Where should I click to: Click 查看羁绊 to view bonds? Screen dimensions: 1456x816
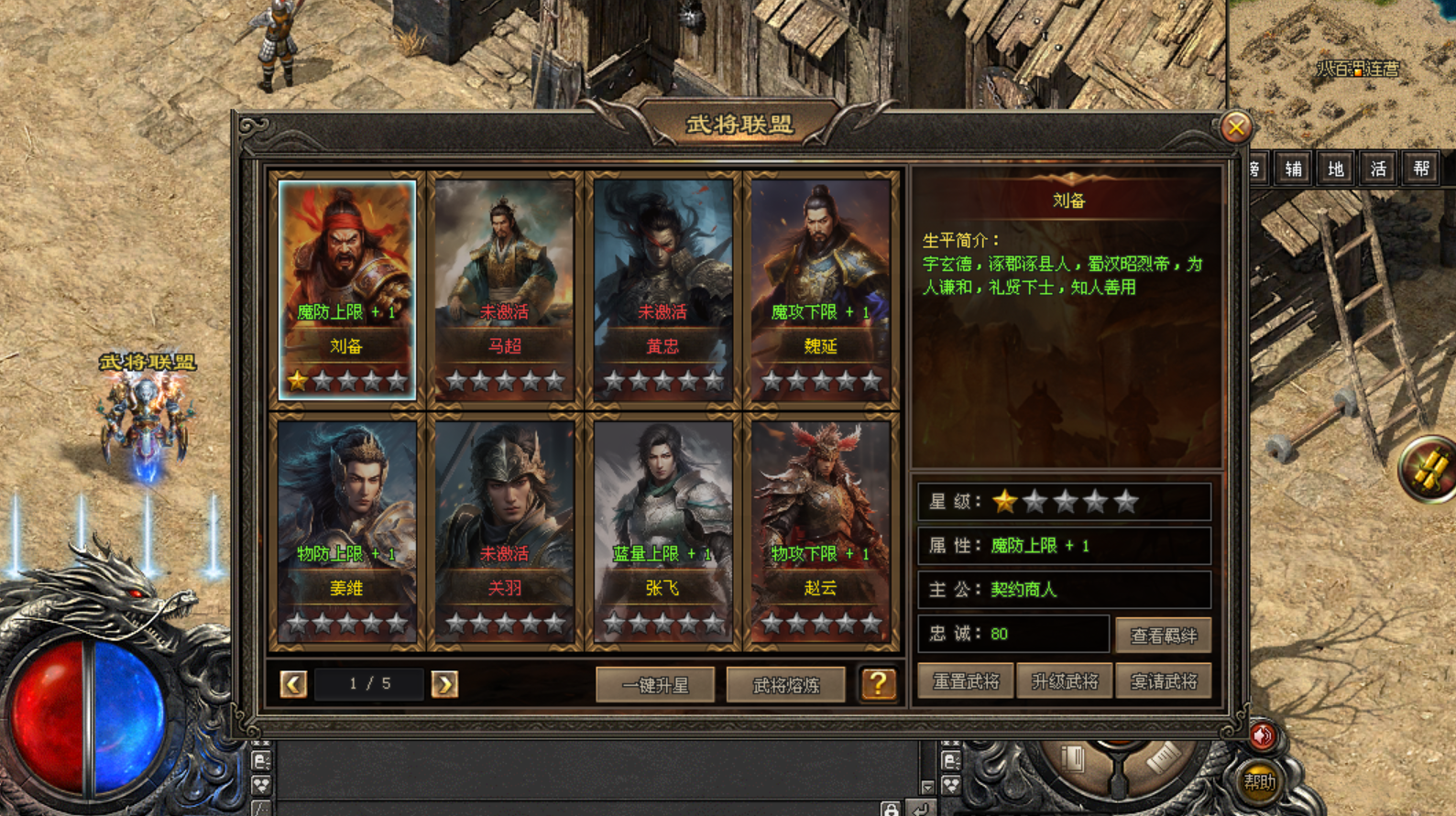pyautogui.click(x=1163, y=635)
